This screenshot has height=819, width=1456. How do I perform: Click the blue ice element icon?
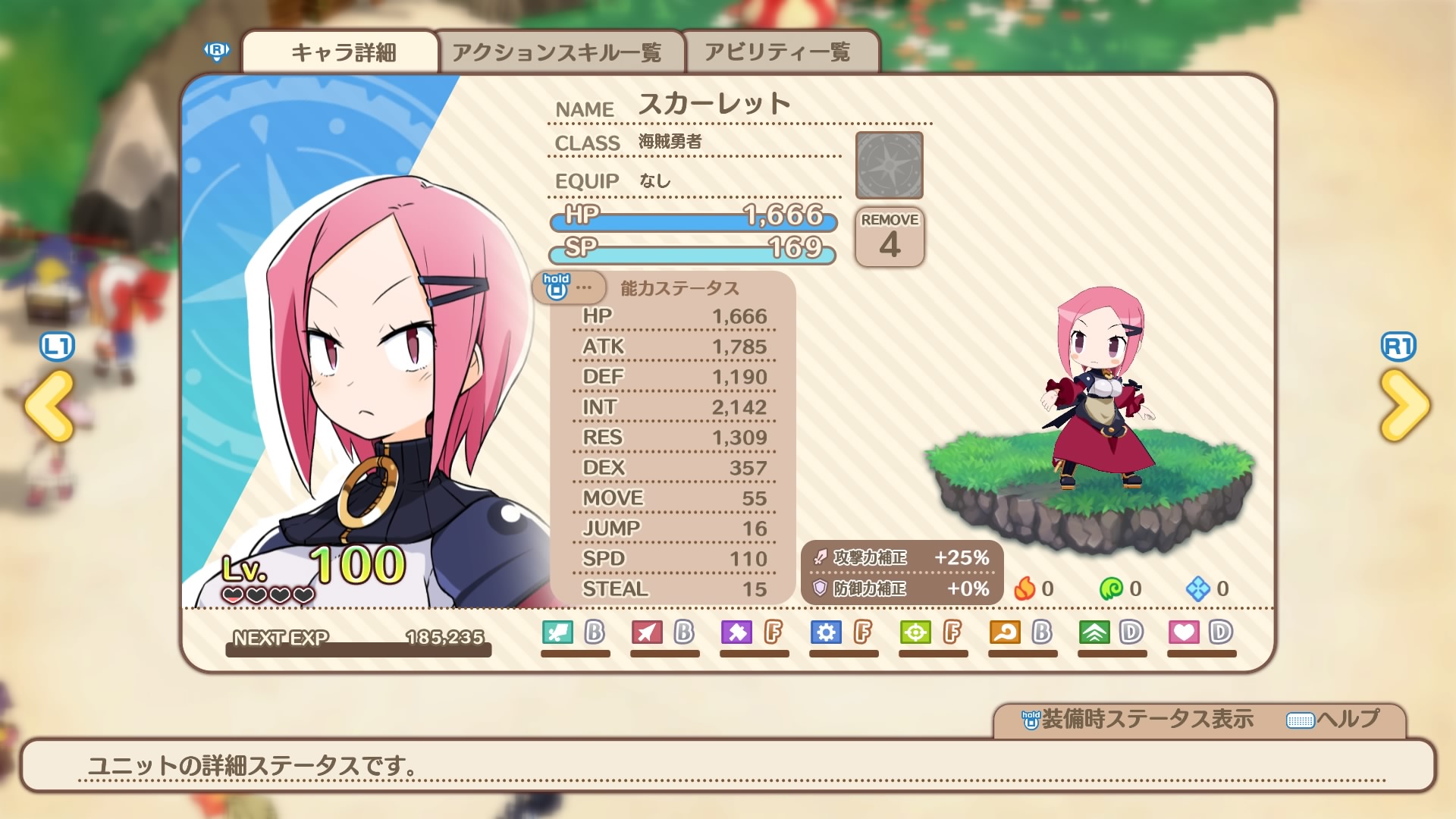tap(1198, 588)
